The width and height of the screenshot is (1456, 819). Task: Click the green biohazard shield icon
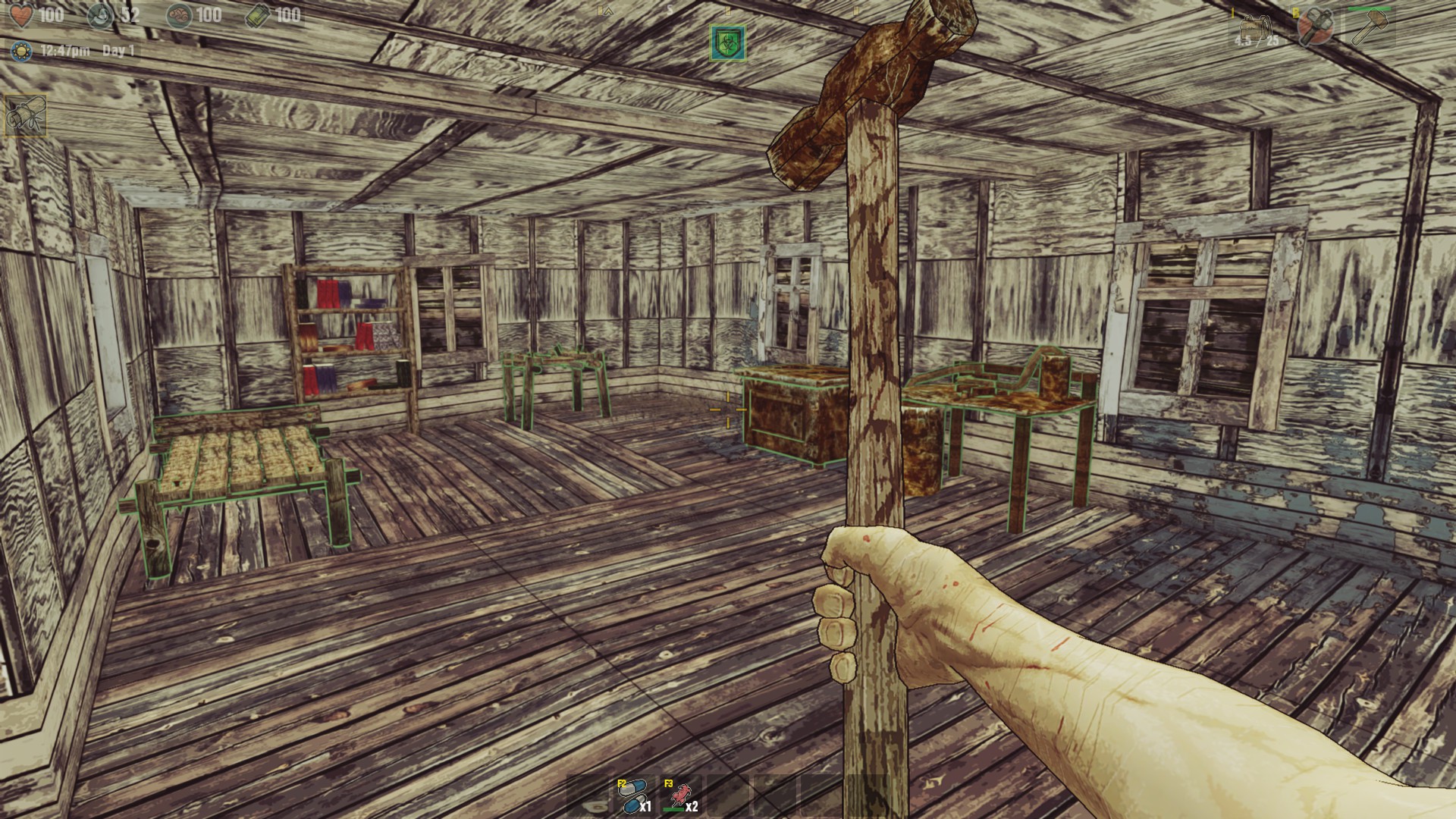(x=728, y=42)
